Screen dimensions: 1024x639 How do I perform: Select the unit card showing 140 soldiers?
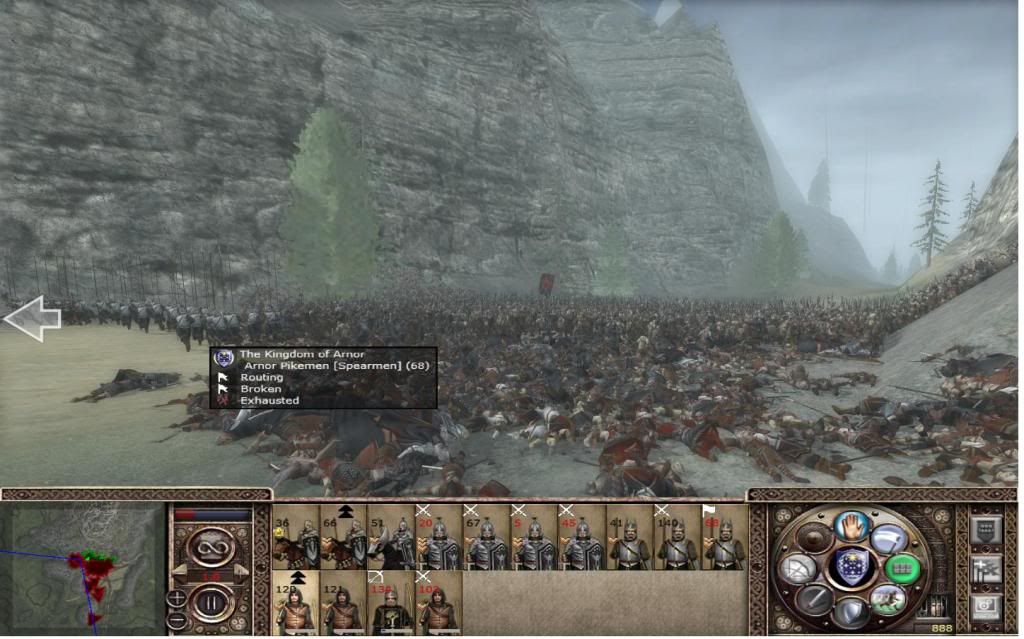[x=678, y=538]
